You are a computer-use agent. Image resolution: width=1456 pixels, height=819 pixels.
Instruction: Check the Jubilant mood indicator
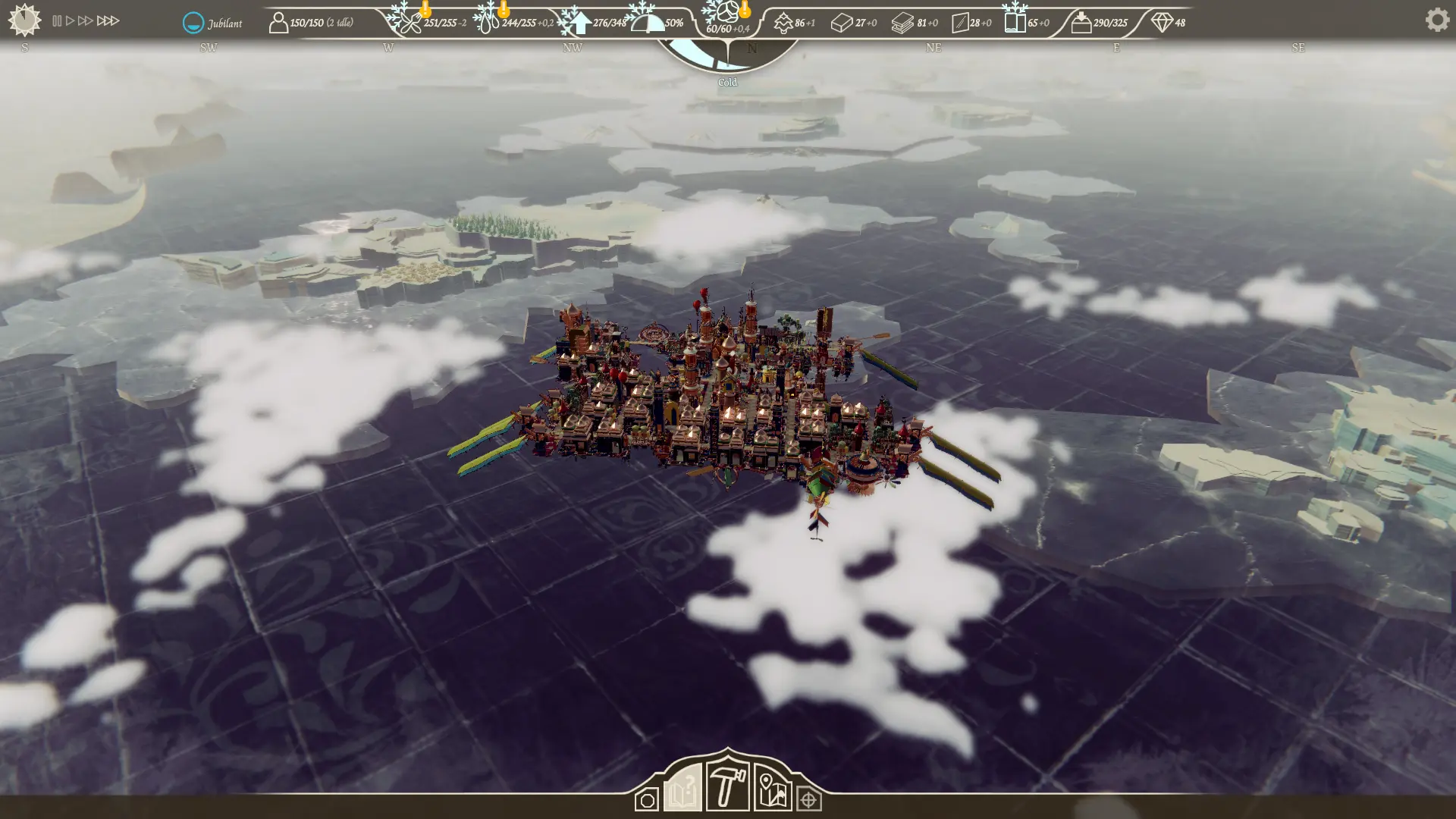[x=193, y=23]
